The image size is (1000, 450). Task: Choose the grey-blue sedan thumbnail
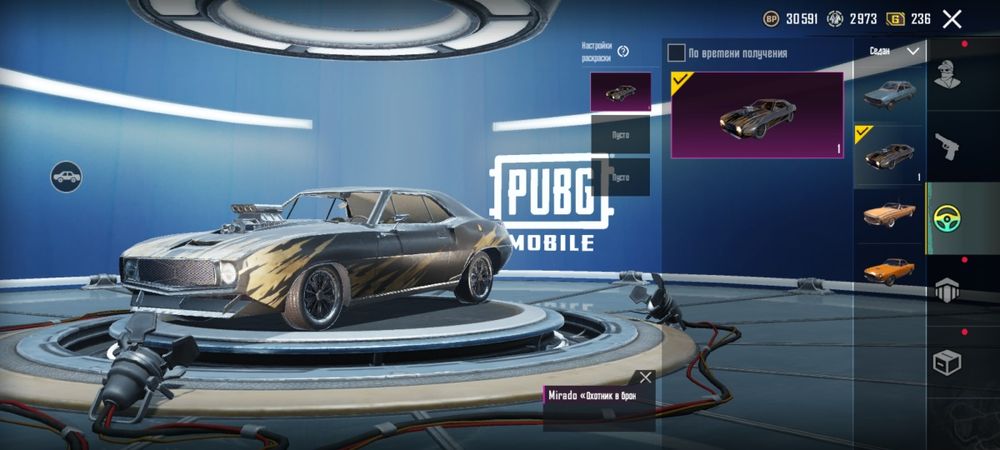pos(888,94)
